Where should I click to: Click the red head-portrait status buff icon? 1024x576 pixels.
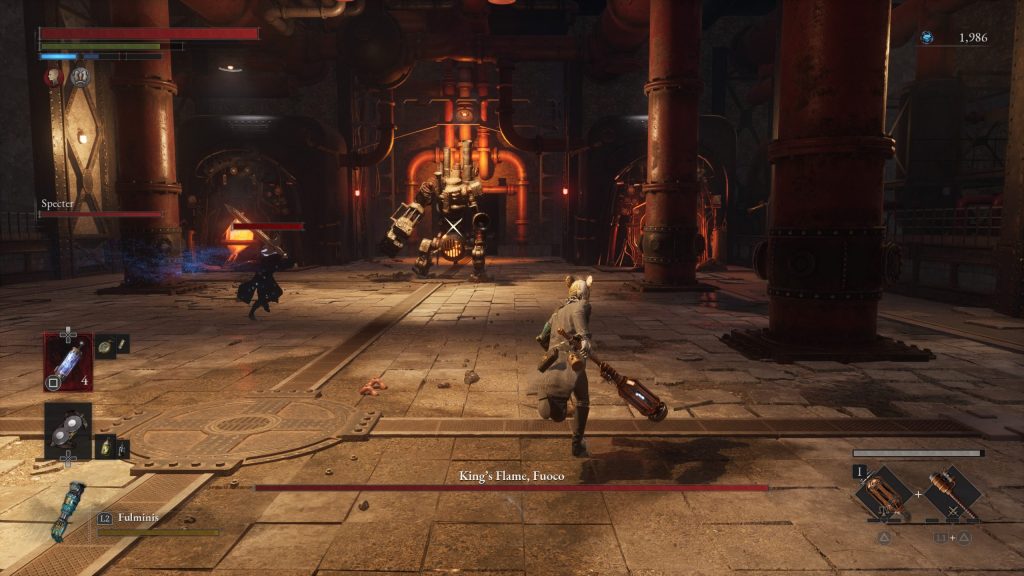point(55,76)
